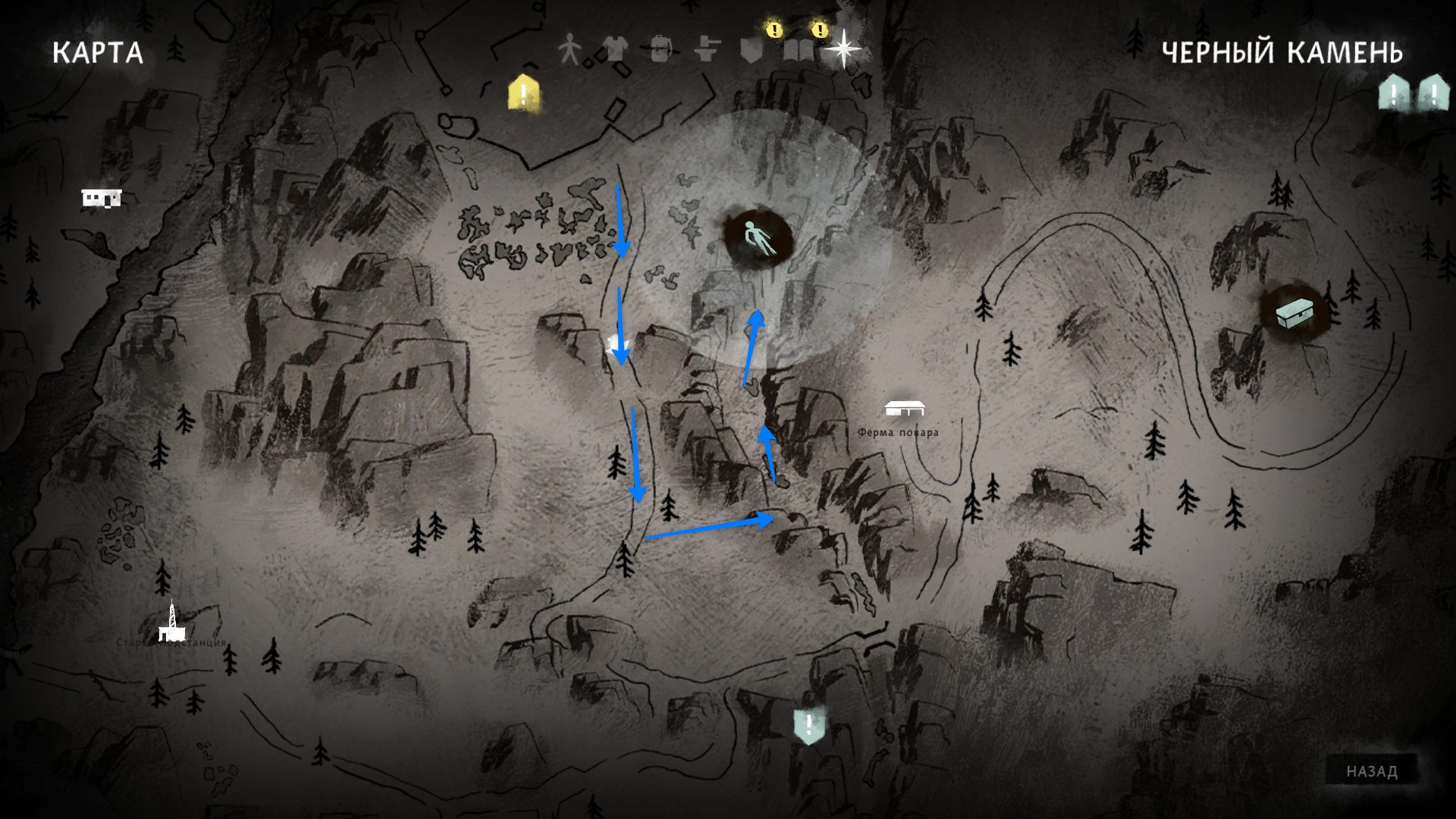This screenshot has width=1456, height=819.
Task: Click the Назад back button
Action: [1371, 771]
